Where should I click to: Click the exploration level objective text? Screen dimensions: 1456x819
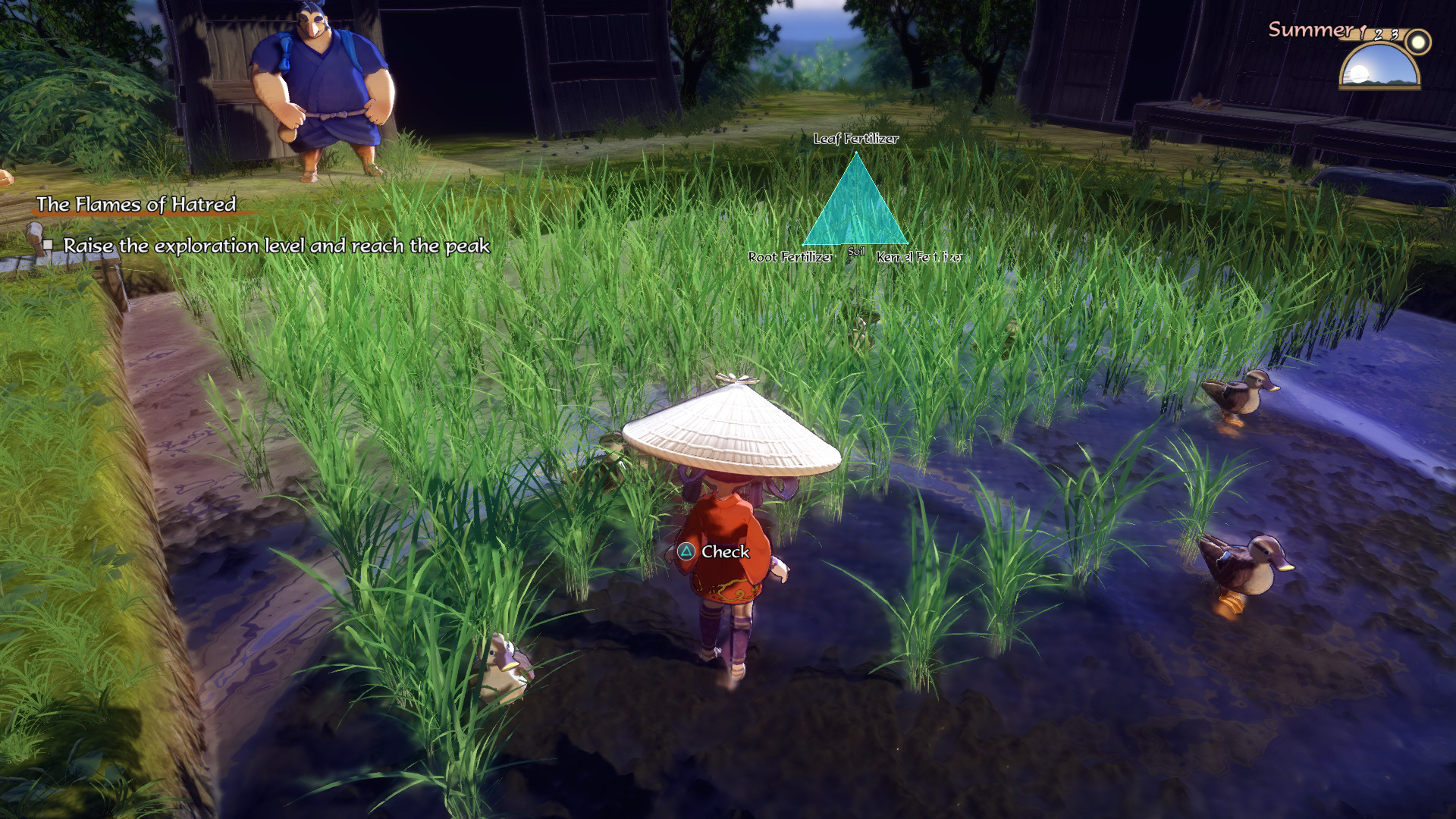276,246
